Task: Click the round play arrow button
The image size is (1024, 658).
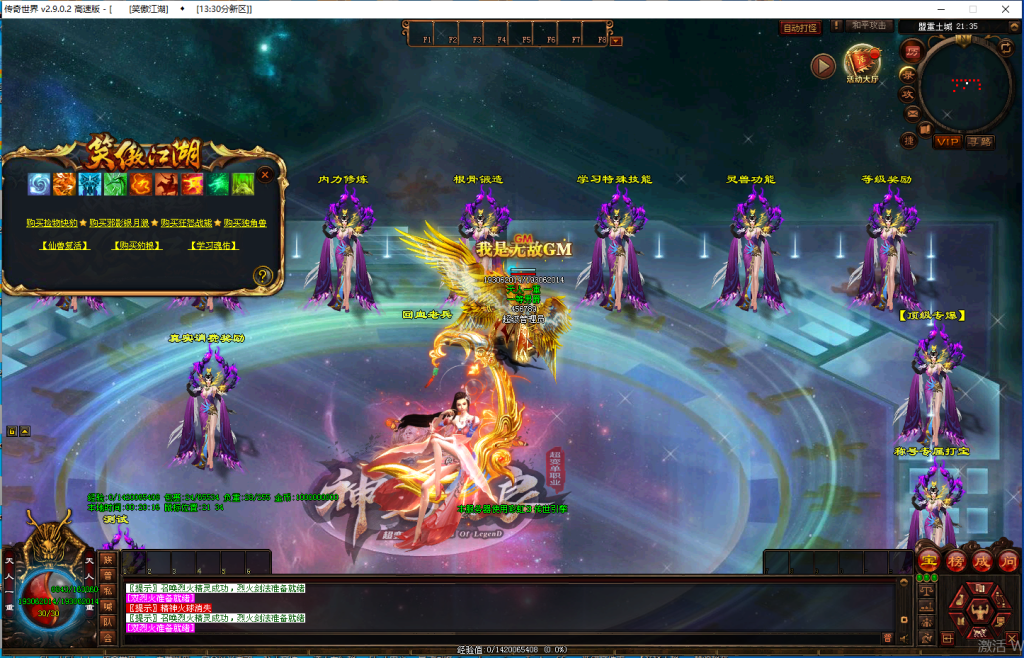Action: click(823, 66)
